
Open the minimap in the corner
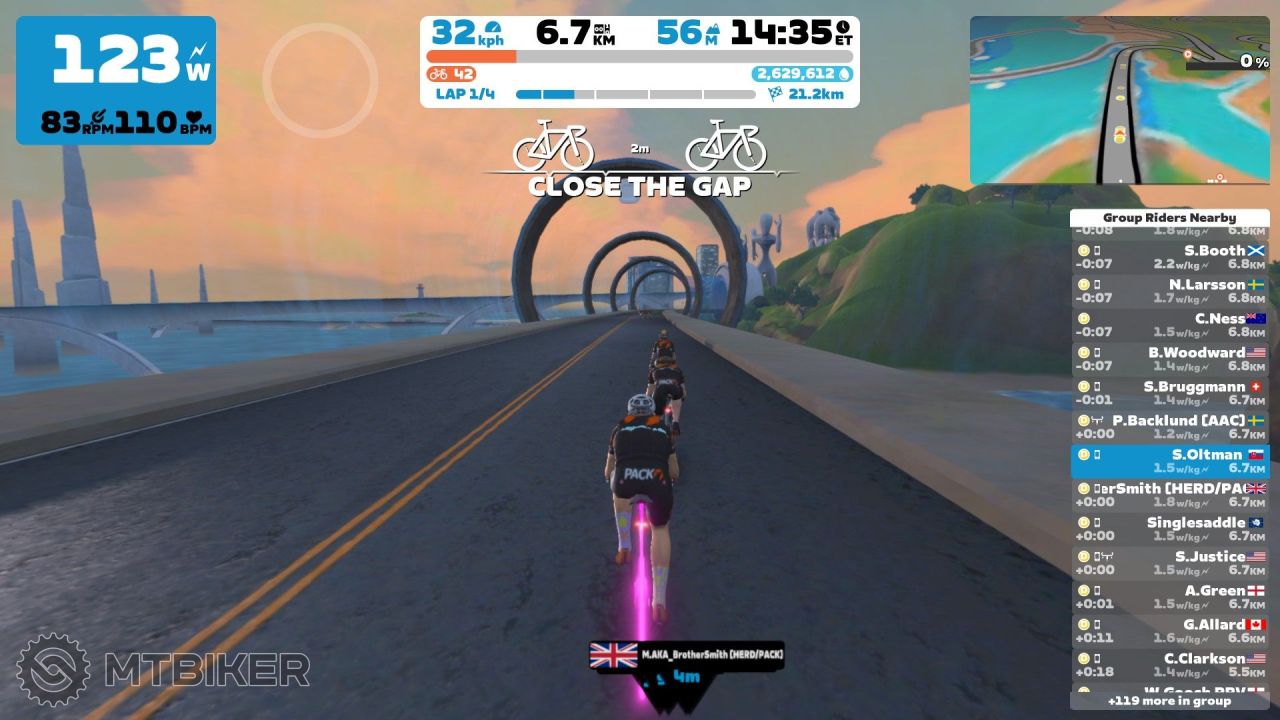[1119, 100]
